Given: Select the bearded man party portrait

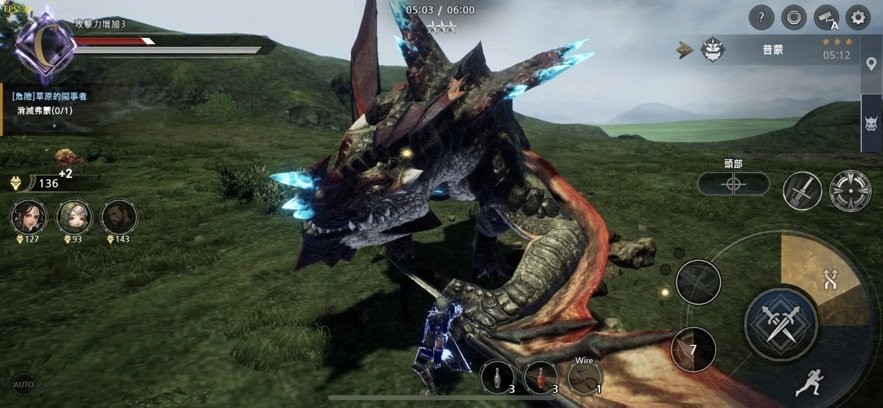Looking at the screenshot, I should pos(118,216).
